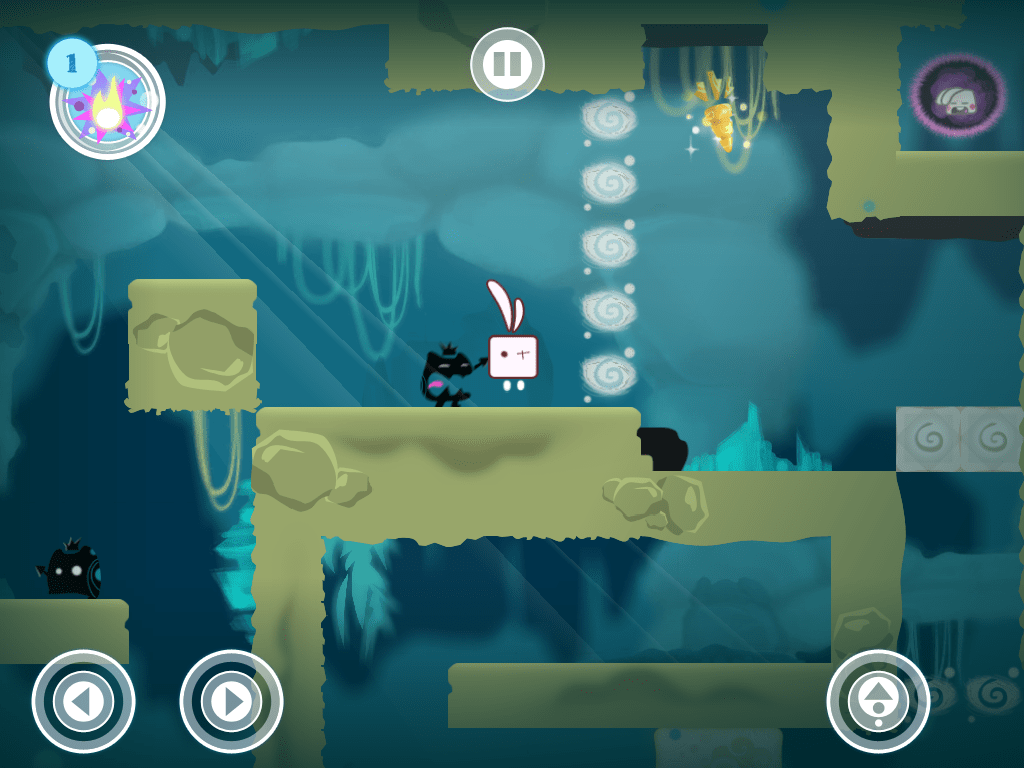Hit the jump up-arrow button
The image size is (1024, 768).
[x=878, y=701]
